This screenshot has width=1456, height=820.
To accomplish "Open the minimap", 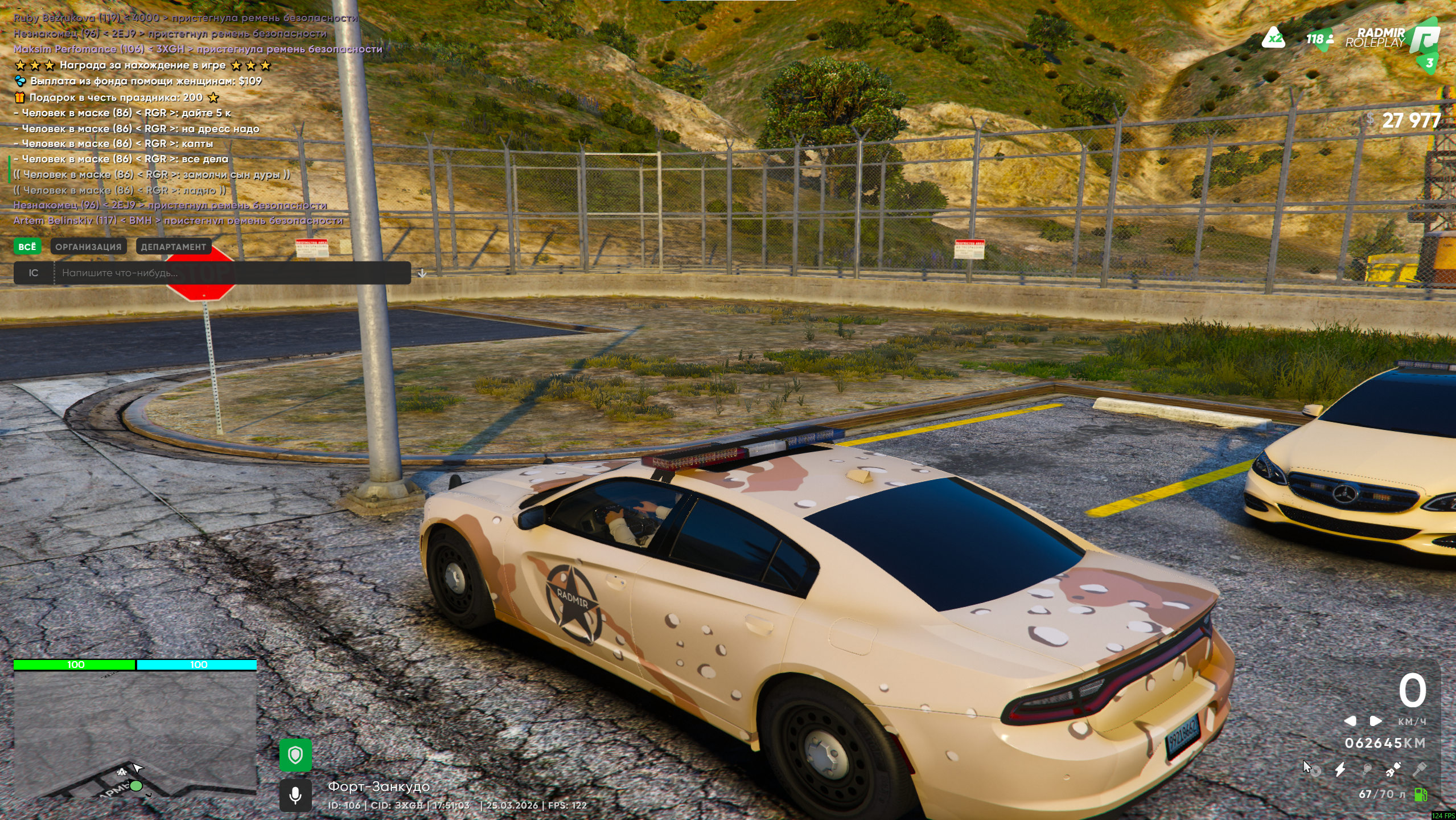I will [135, 733].
